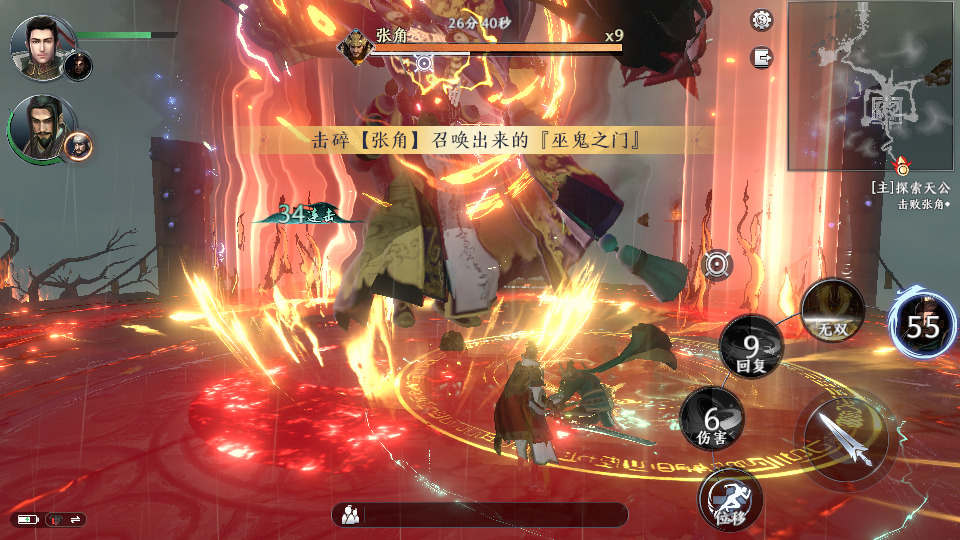The image size is (960, 540).
Task: Toggle the target lock-on circle icon
Action: coord(717,264)
